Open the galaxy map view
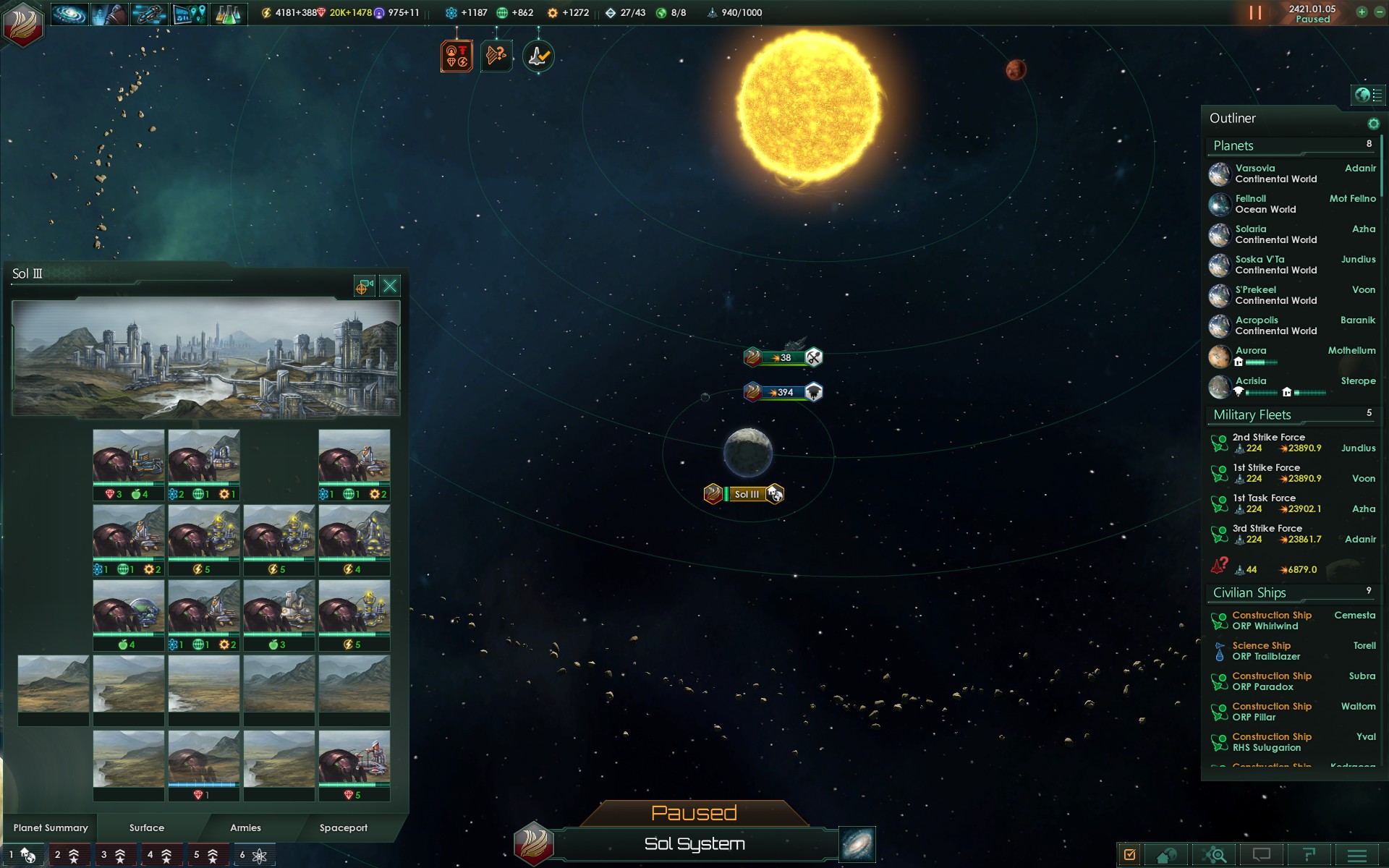Viewport: 1389px width, 868px height. pos(857,844)
